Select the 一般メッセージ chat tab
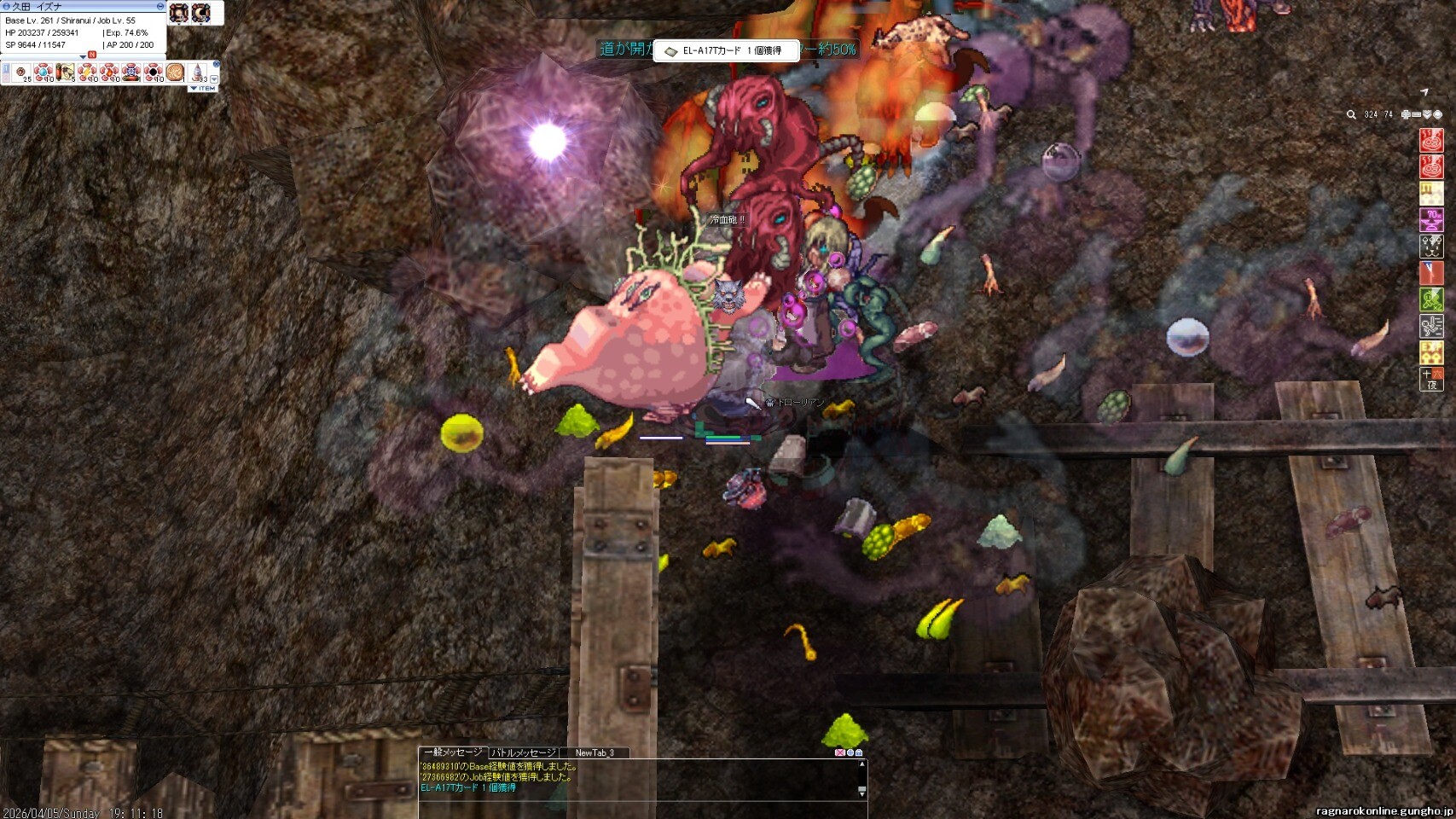Image resolution: width=1456 pixels, height=819 pixels. 452,752
